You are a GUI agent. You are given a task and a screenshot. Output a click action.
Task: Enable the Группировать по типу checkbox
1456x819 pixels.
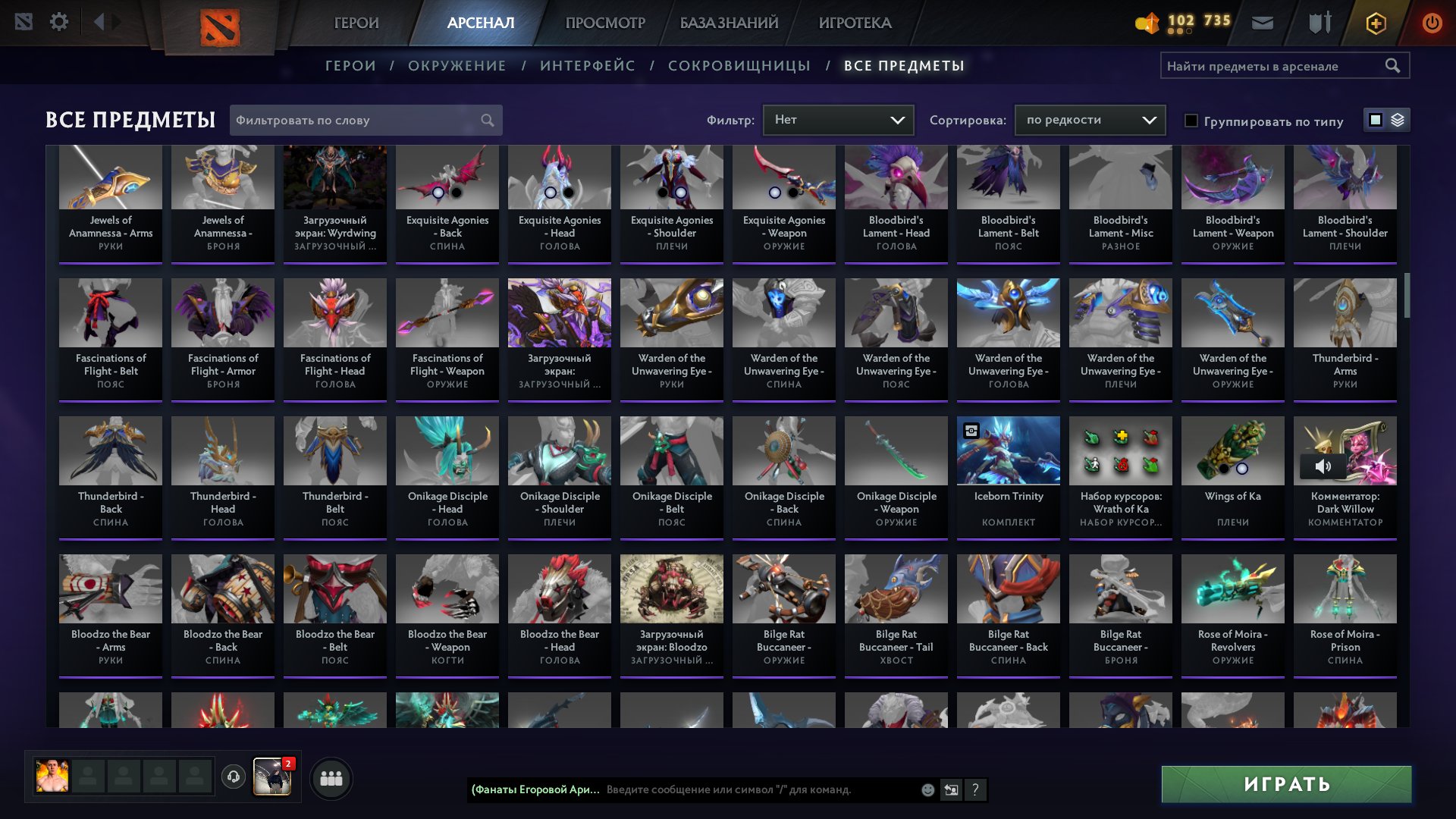pos(1191,121)
